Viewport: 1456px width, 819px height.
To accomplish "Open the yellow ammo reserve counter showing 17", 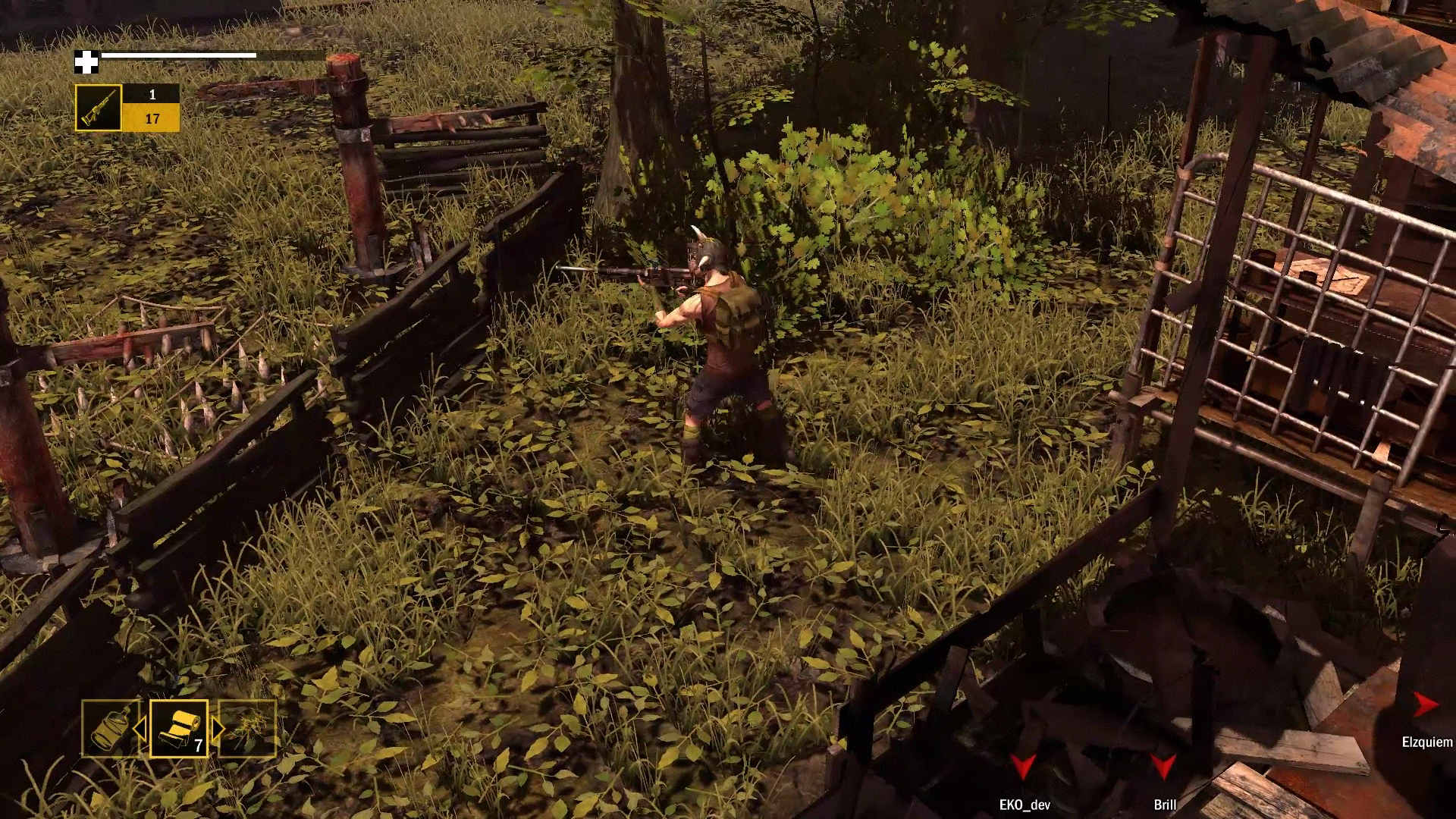I will click(x=152, y=118).
